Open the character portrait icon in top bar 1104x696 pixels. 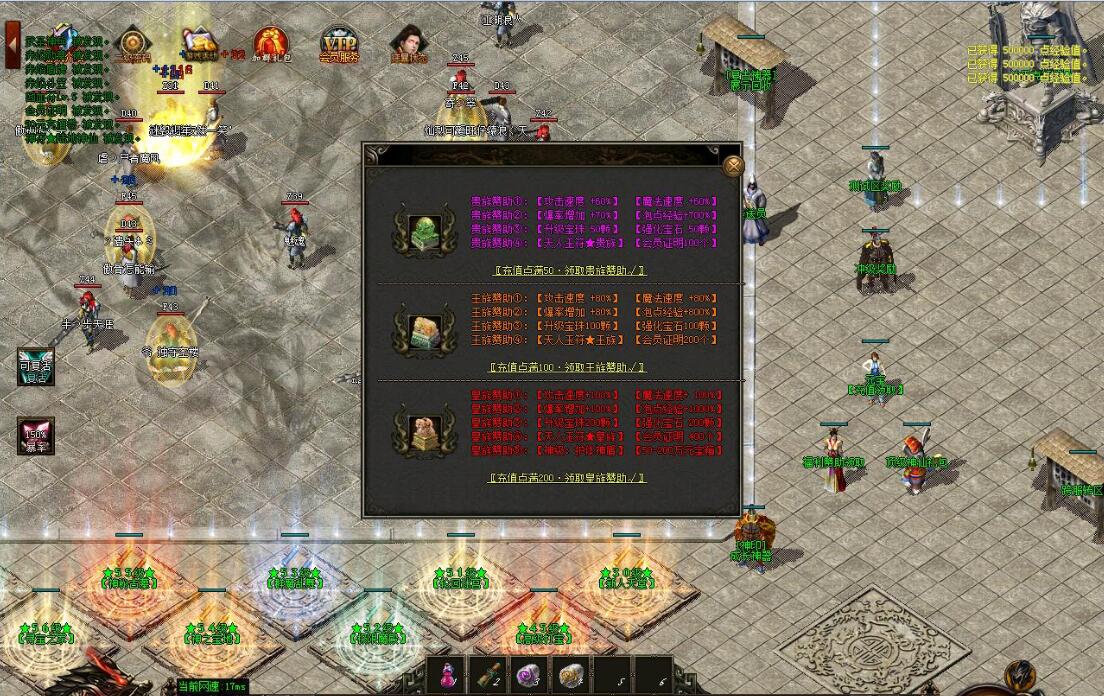407,44
